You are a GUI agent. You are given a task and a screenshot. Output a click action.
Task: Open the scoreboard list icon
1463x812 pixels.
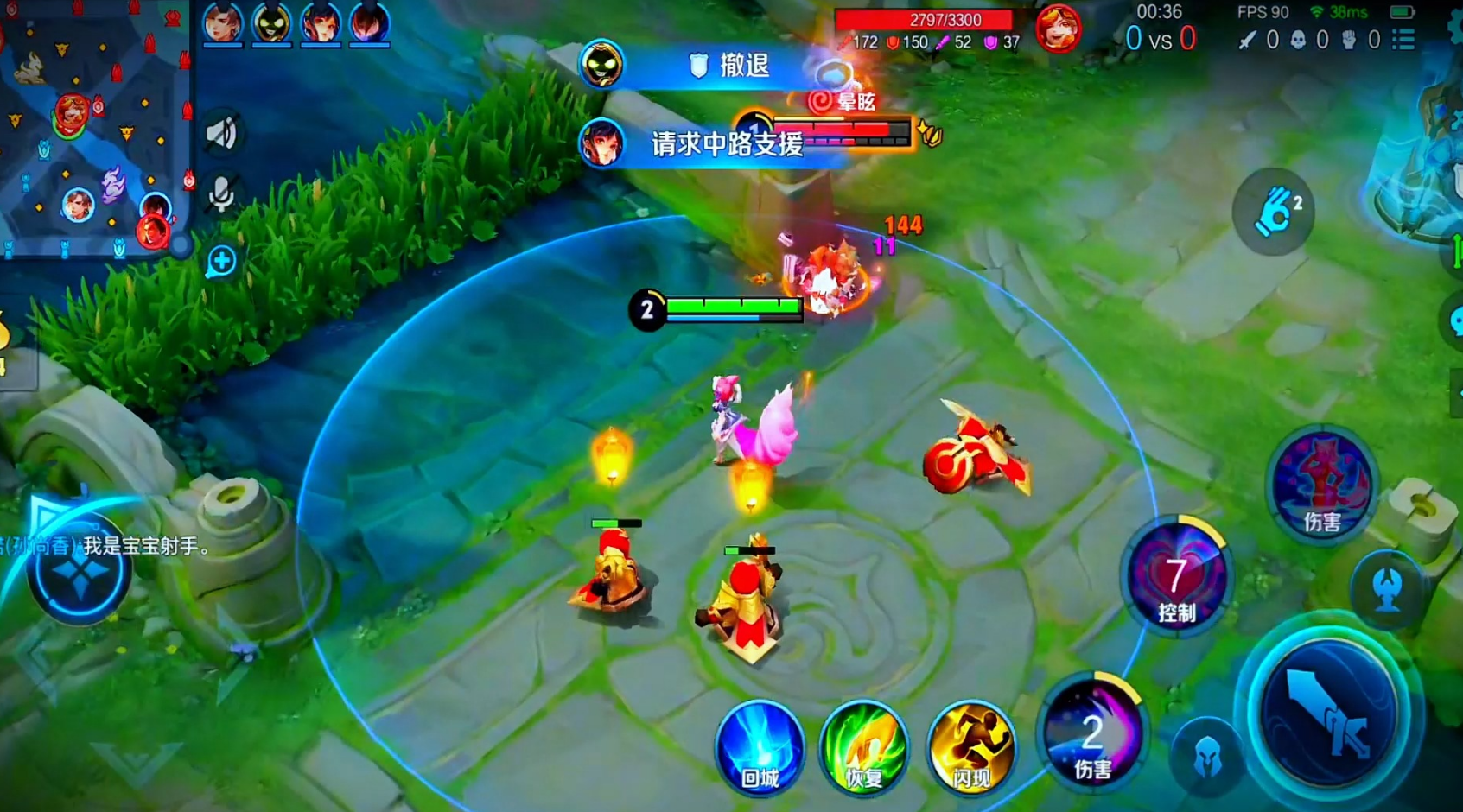coord(1404,40)
